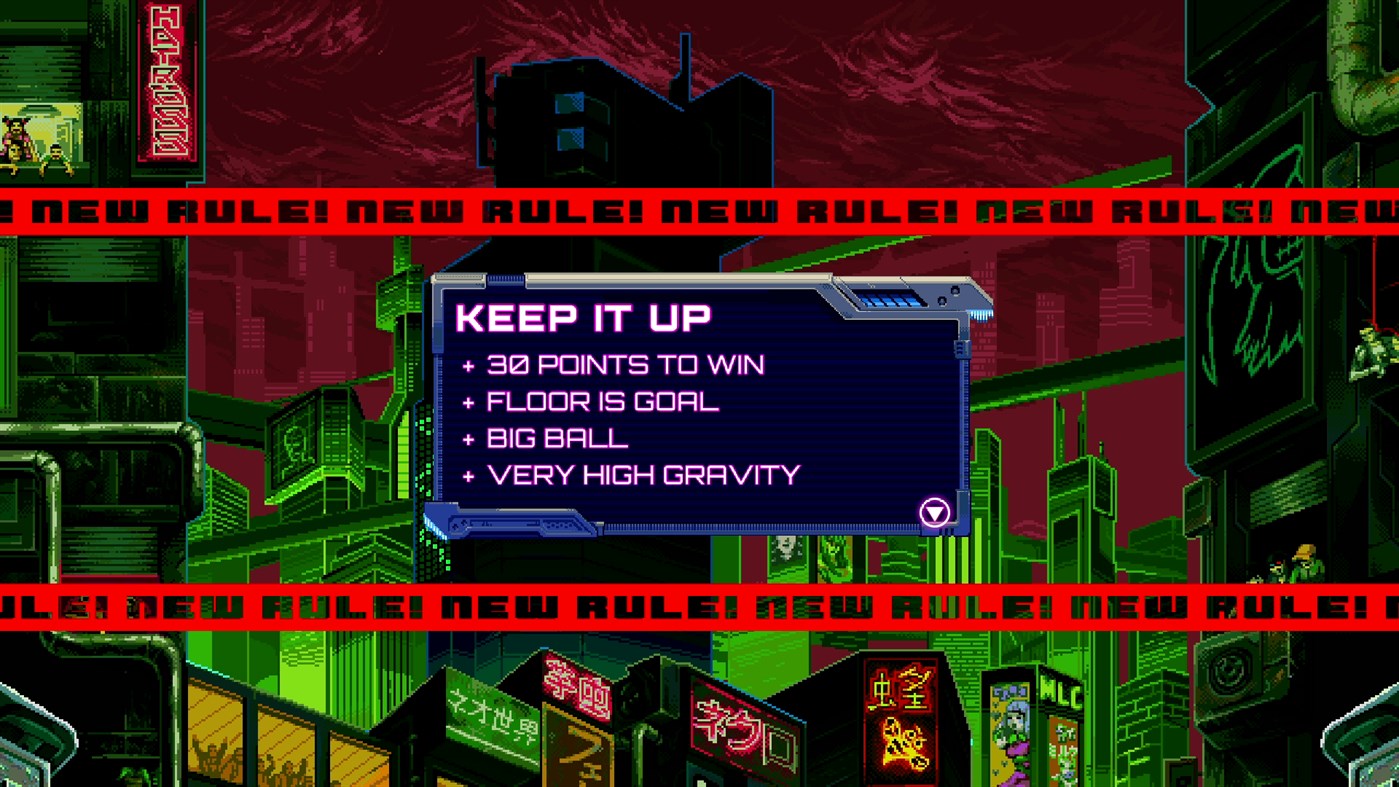
Task: Toggle the plus marker beside VERY HIGH GRAVITY
Action: click(x=468, y=475)
